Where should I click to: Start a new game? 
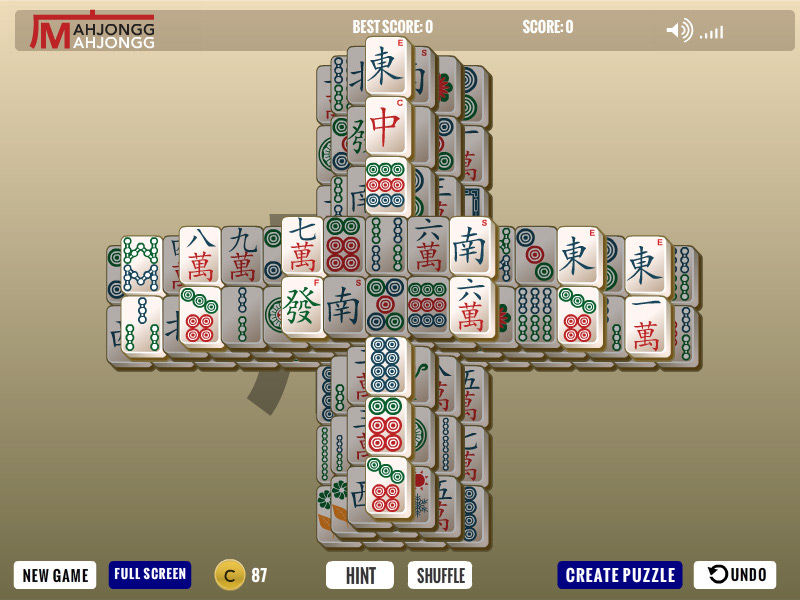tap(55, 575)
